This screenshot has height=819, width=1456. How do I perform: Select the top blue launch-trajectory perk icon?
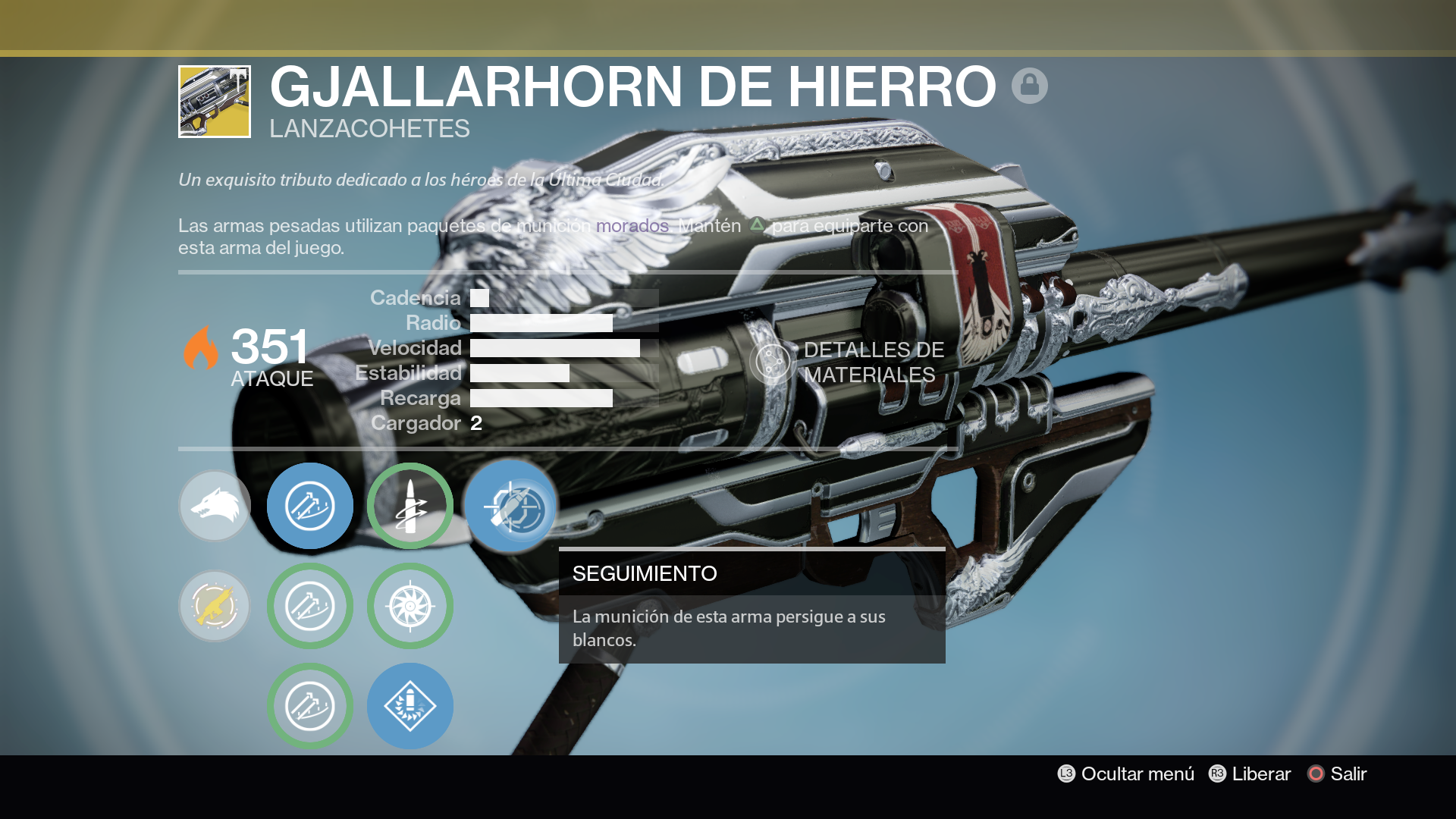pyautogui.click(x=310, y=506)
